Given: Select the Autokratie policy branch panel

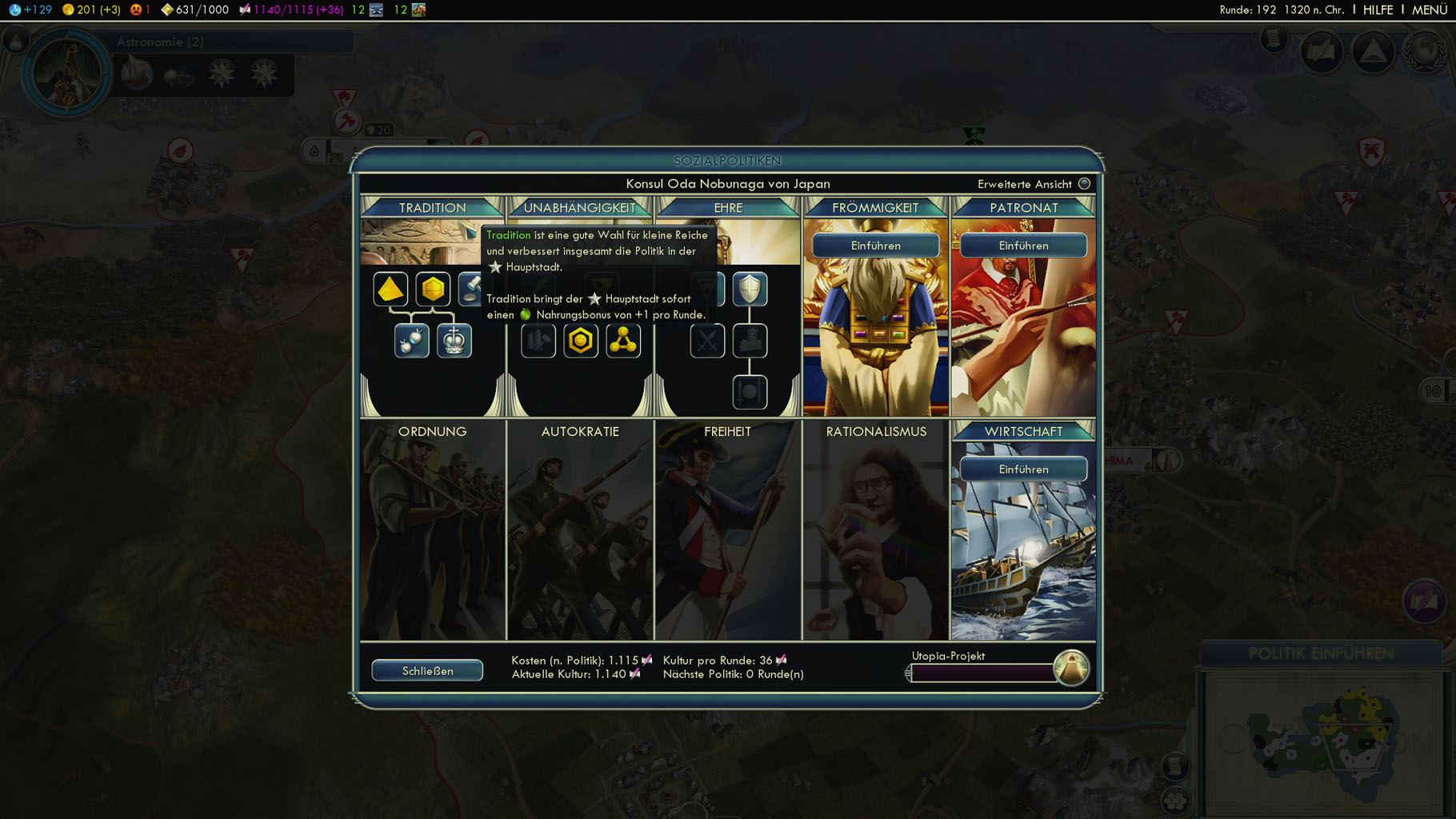Looking at the screenshot, I should [580, 528].
